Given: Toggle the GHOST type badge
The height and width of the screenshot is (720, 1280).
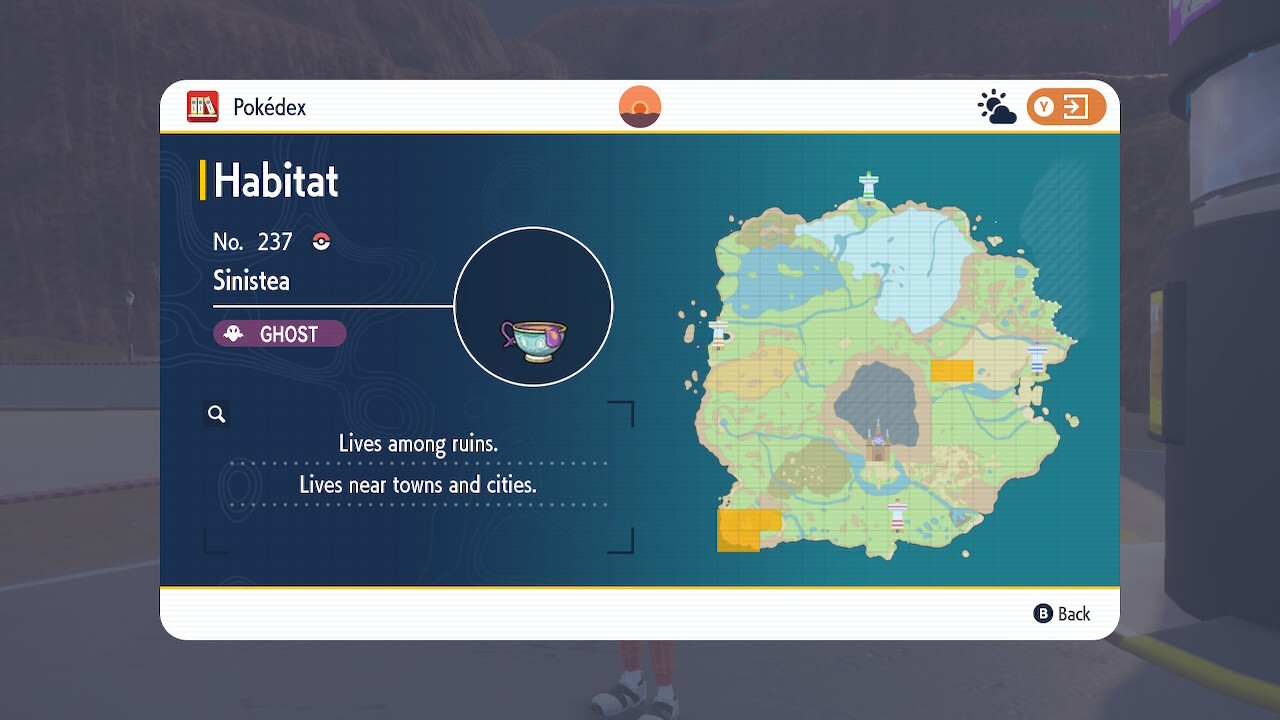Looking at the screenshot, I should [279, 334].
